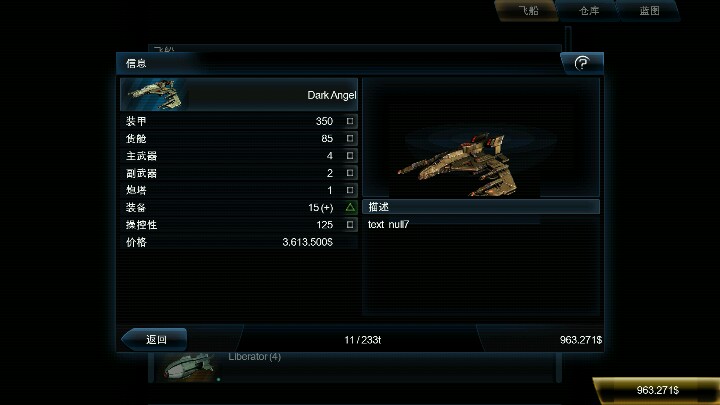The height and width of the screenshot is (405, 720).
Task: Select the Dark Angel ship thumbnail
Action: click(154, 94)
